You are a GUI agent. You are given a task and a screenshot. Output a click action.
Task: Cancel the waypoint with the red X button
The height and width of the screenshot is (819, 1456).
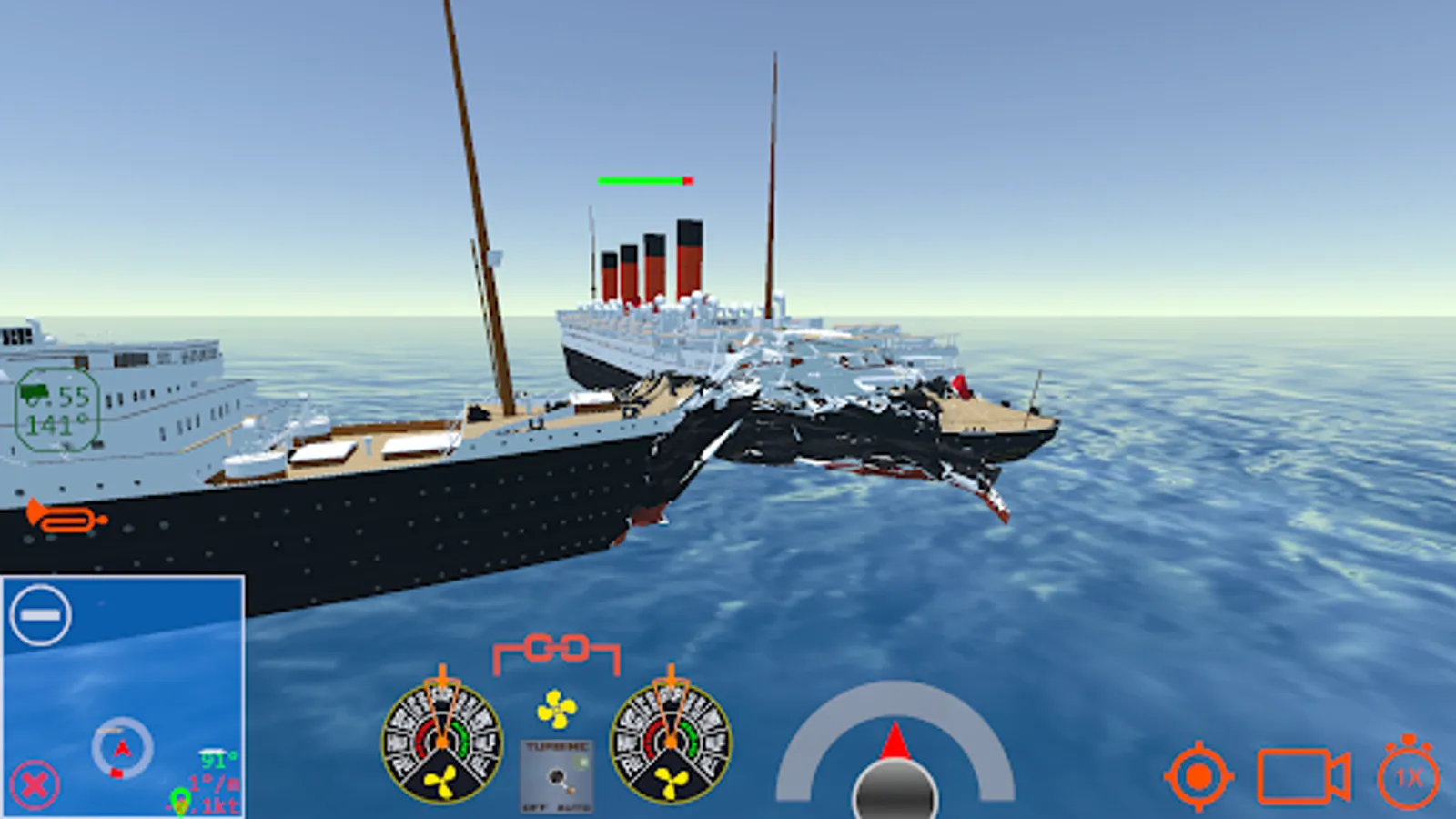pos(35,784)
